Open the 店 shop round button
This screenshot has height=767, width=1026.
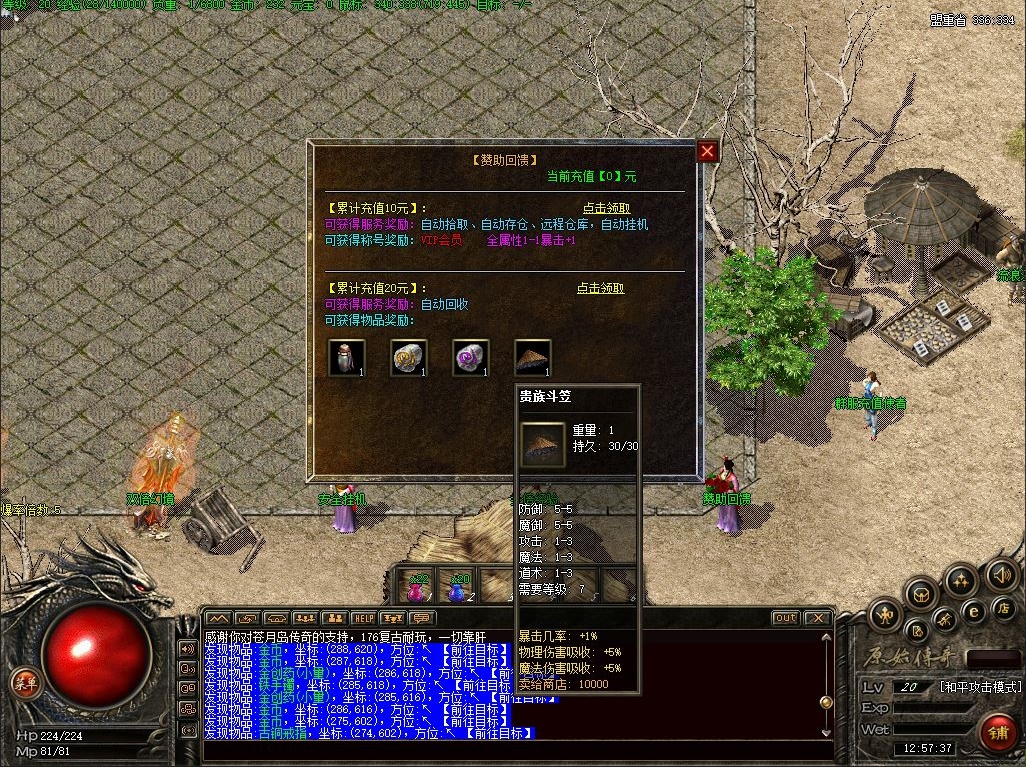[x=1005, y=608]
